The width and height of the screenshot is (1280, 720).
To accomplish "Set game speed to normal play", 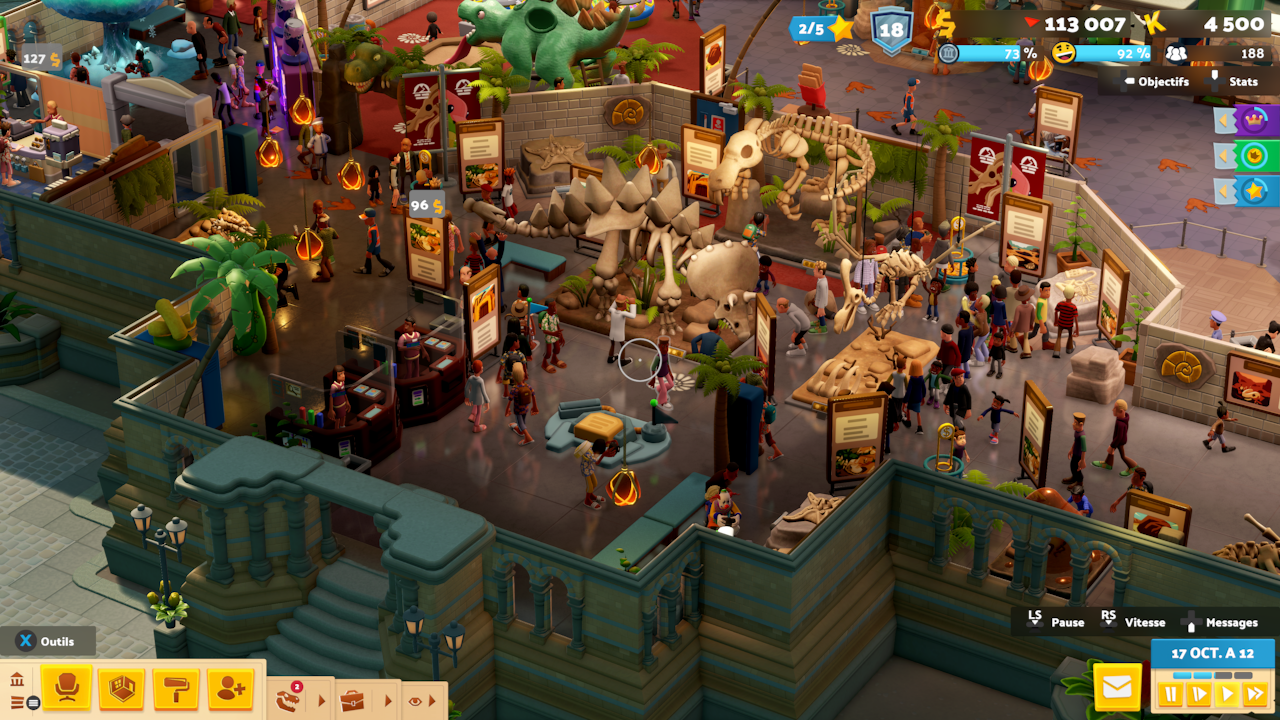I will [x=1226, y=694].
